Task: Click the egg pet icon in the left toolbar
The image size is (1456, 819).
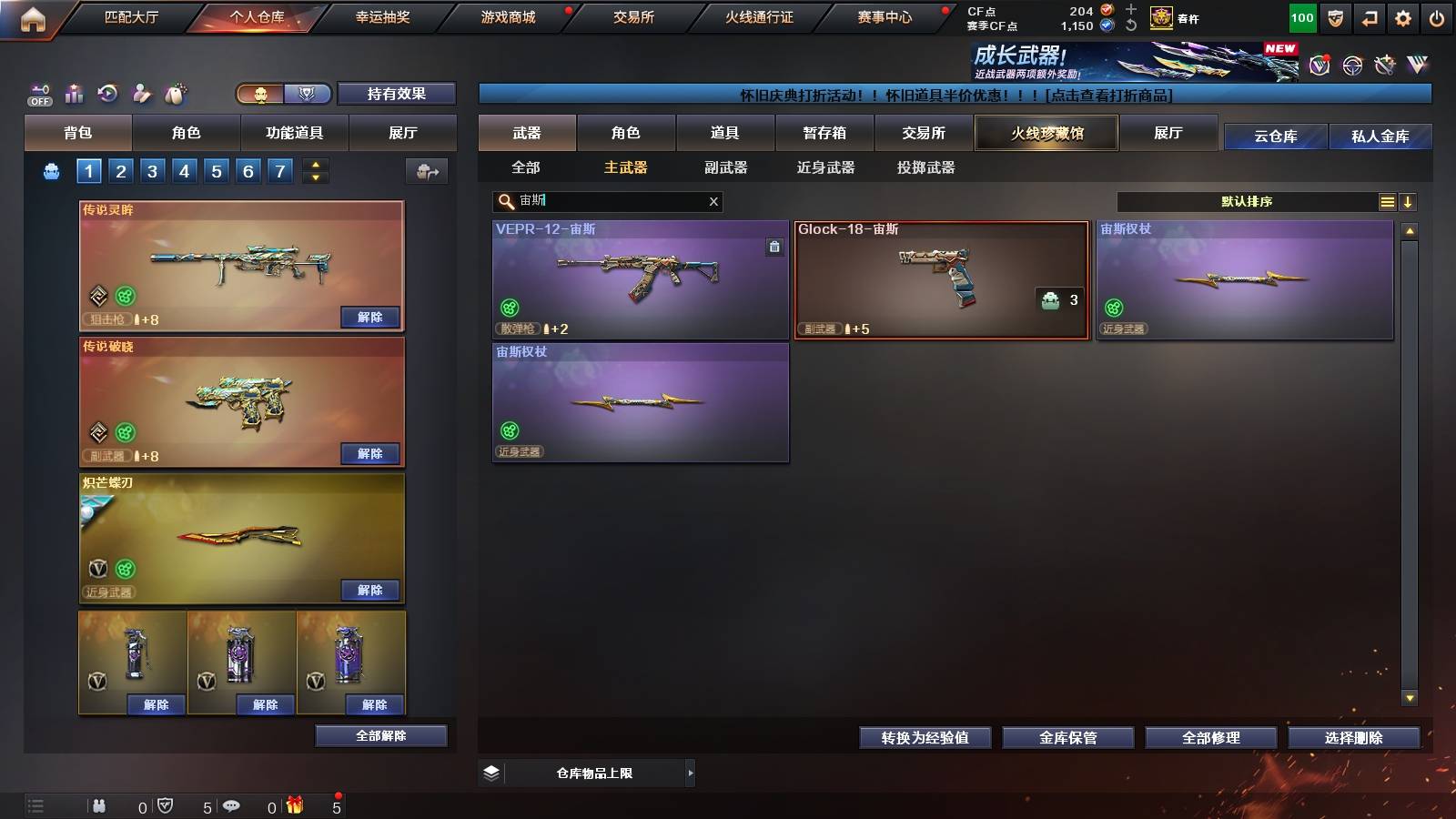Action: click(177, 93)
